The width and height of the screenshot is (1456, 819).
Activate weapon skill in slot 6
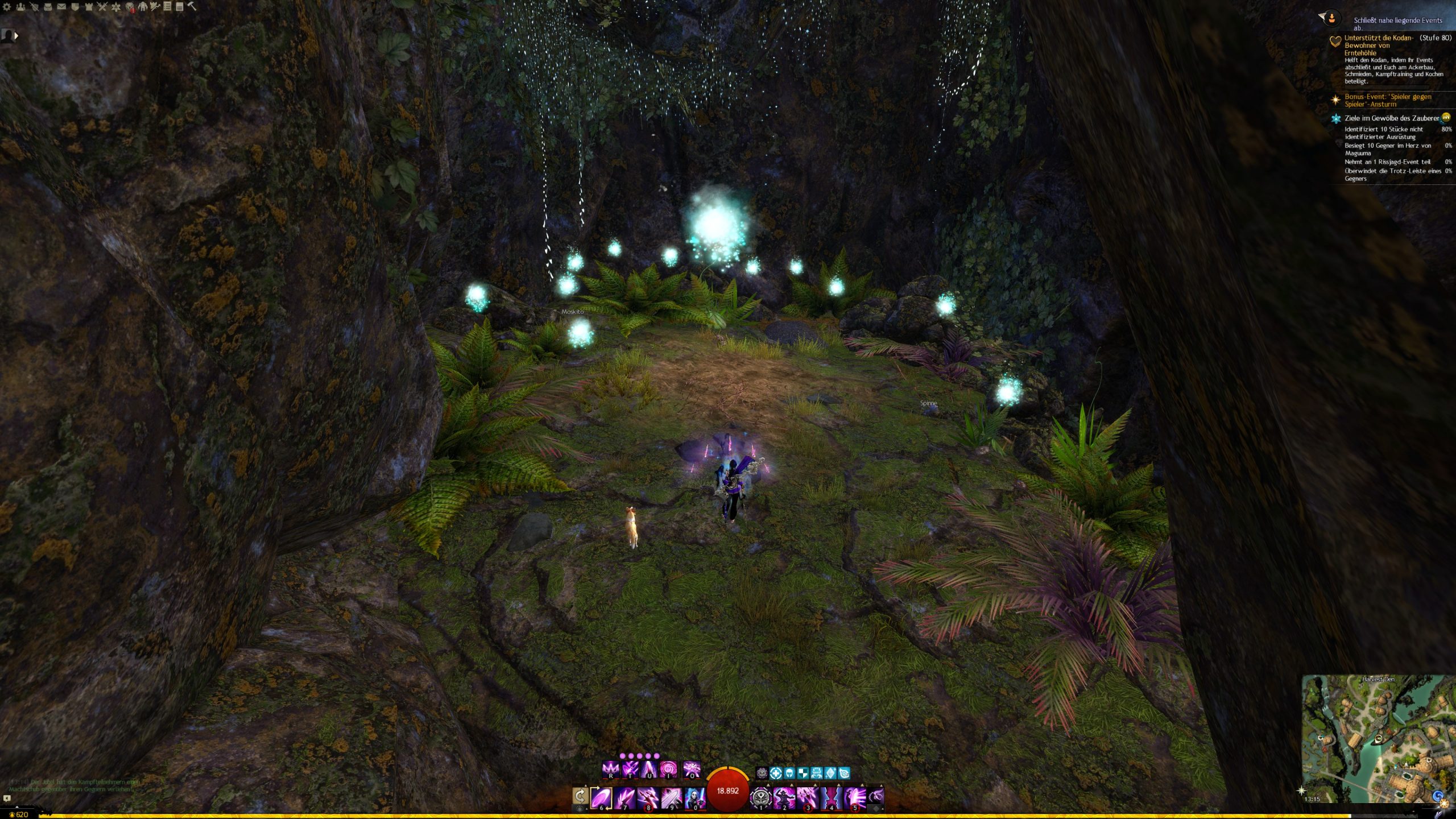[601, 797]
